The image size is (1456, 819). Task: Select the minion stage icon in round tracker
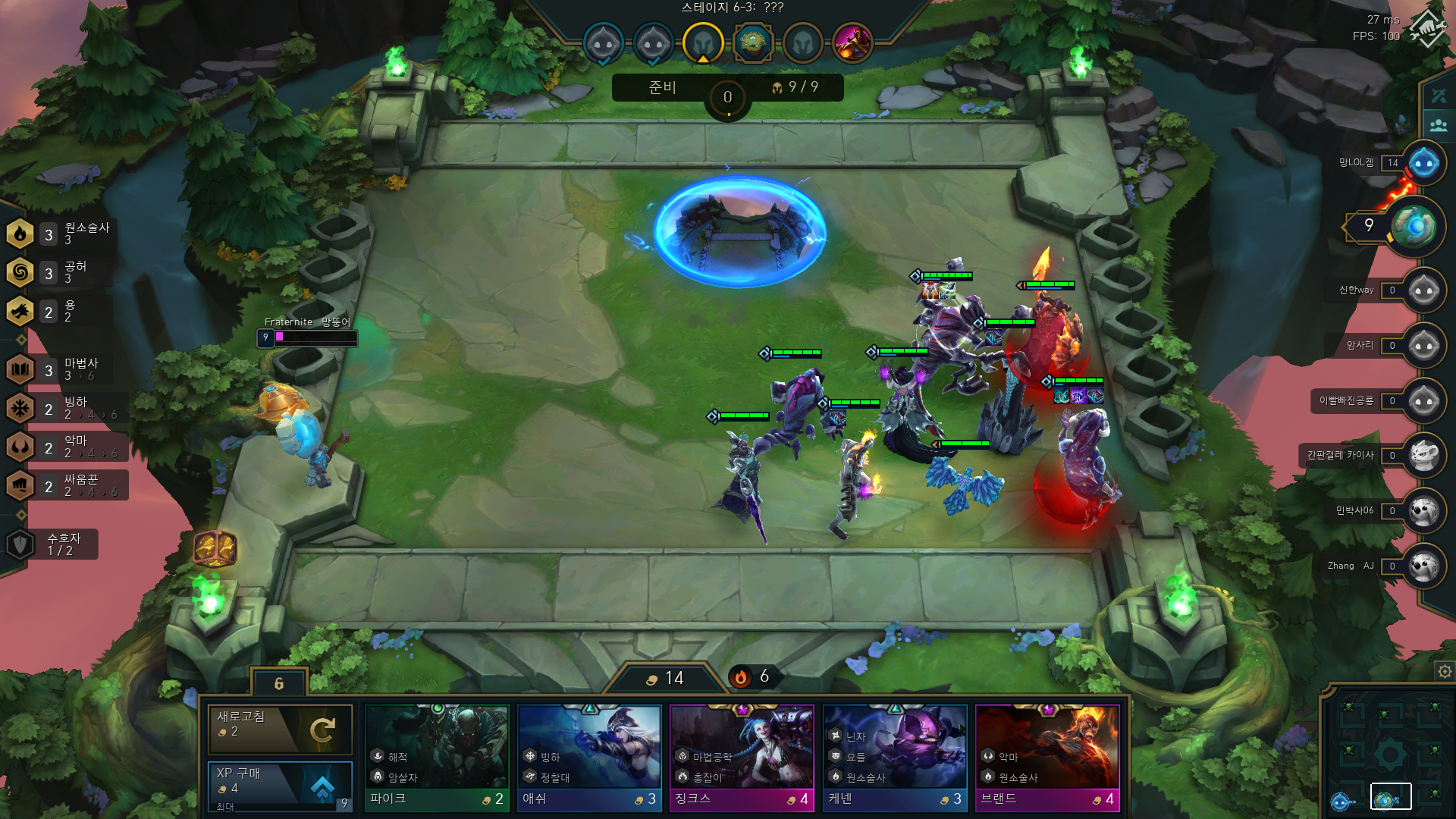[x=603, y=43]
